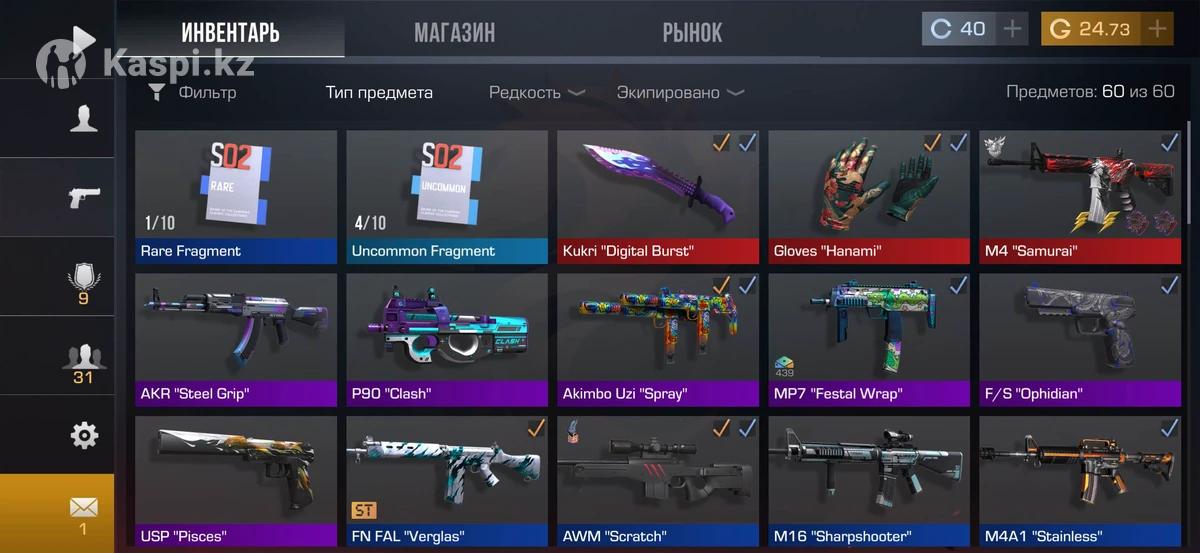Open the pistol weapons section in sidebar
This screenshot has width=1200, height=553.
83,197
